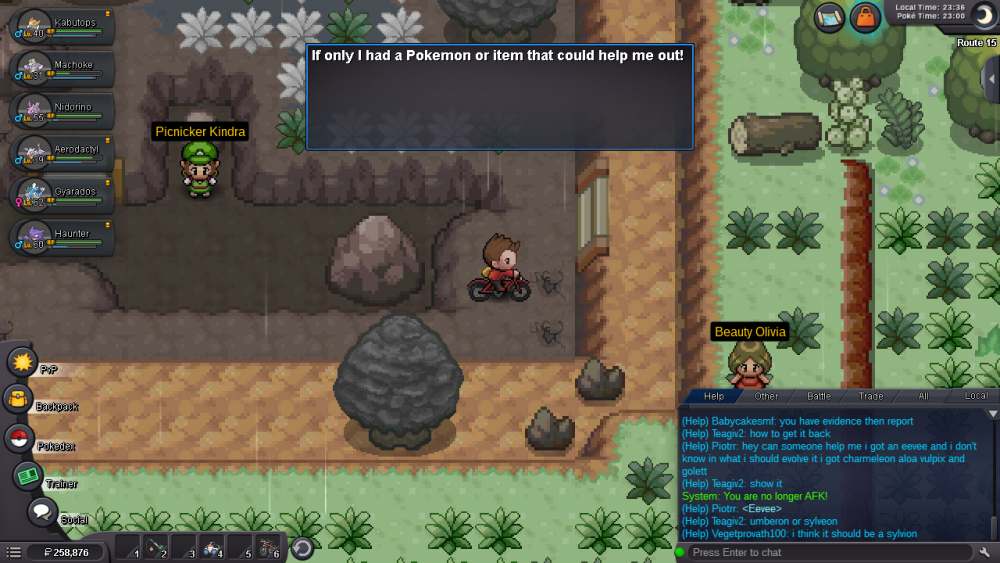Open the Social menu
Image resolution: width=1000 pixels, height=563 pixels.
click(41, 513)
